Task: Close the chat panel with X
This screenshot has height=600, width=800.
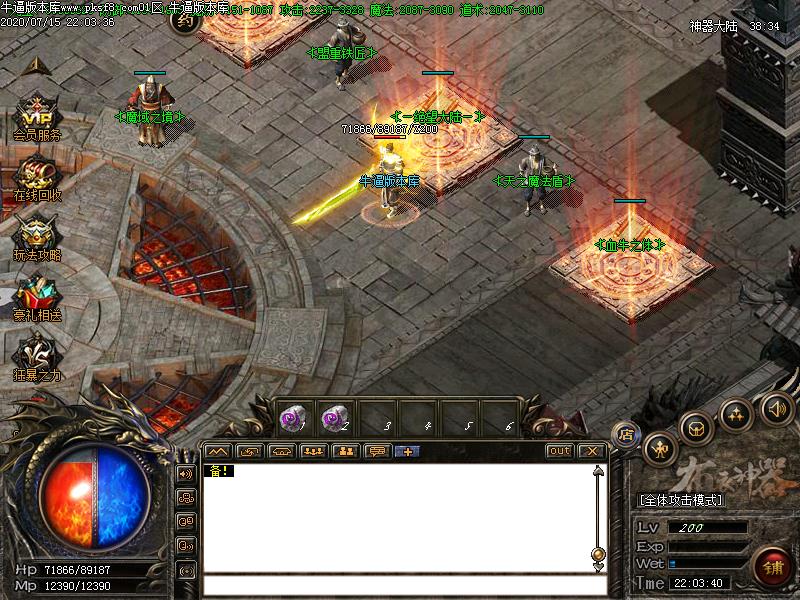Action: [x=592, y=451]
